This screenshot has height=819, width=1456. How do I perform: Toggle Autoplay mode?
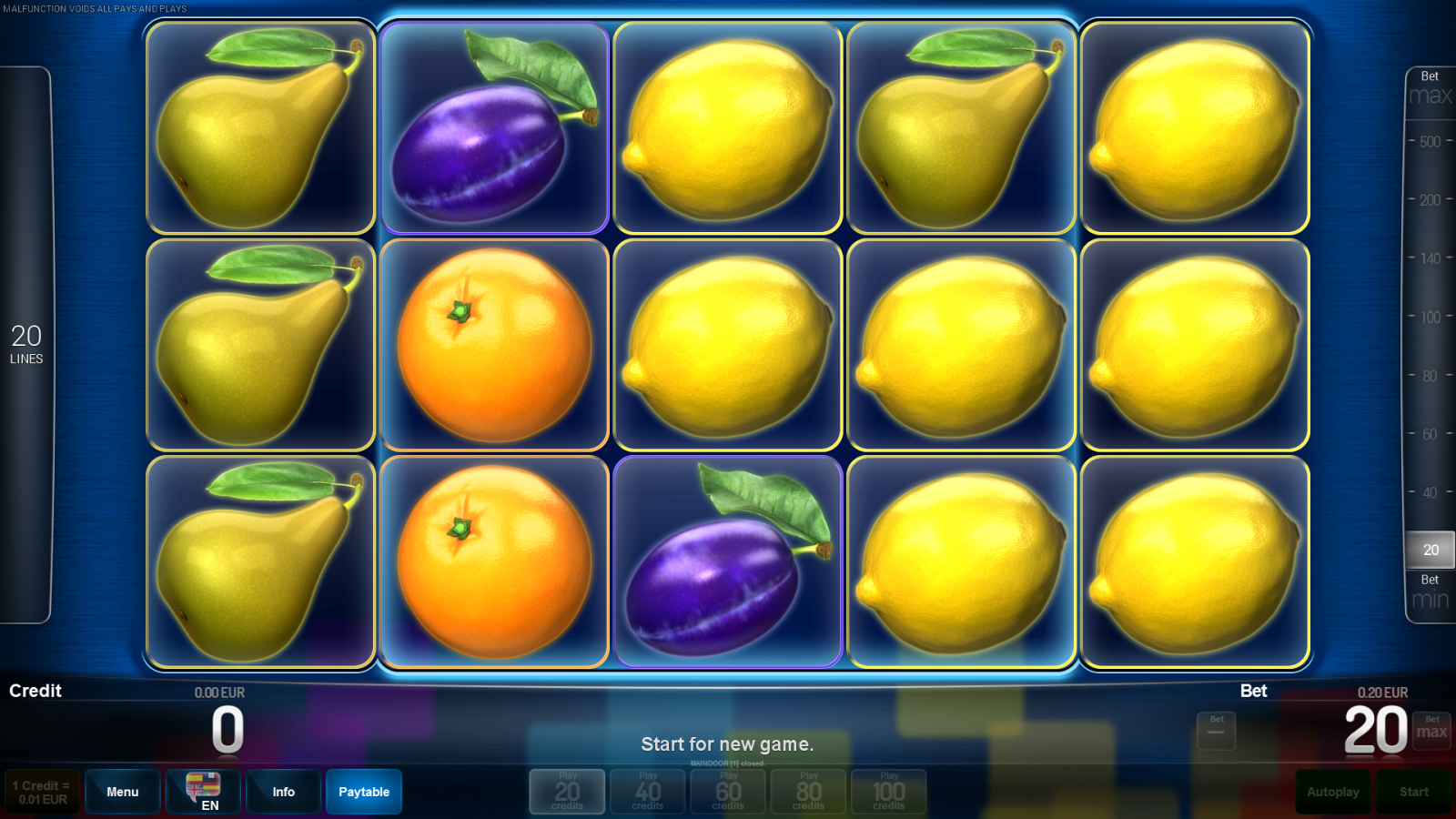point(1332,791)
